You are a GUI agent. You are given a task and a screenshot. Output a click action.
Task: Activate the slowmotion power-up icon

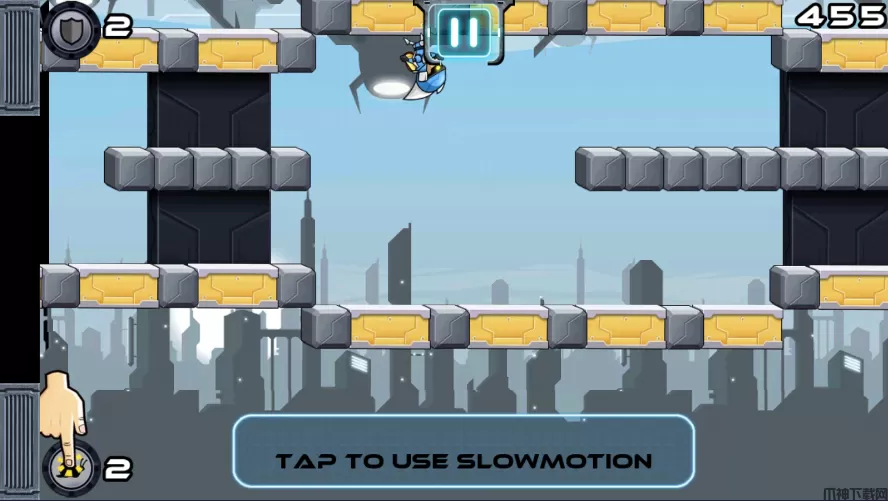[x=70, y=466]
